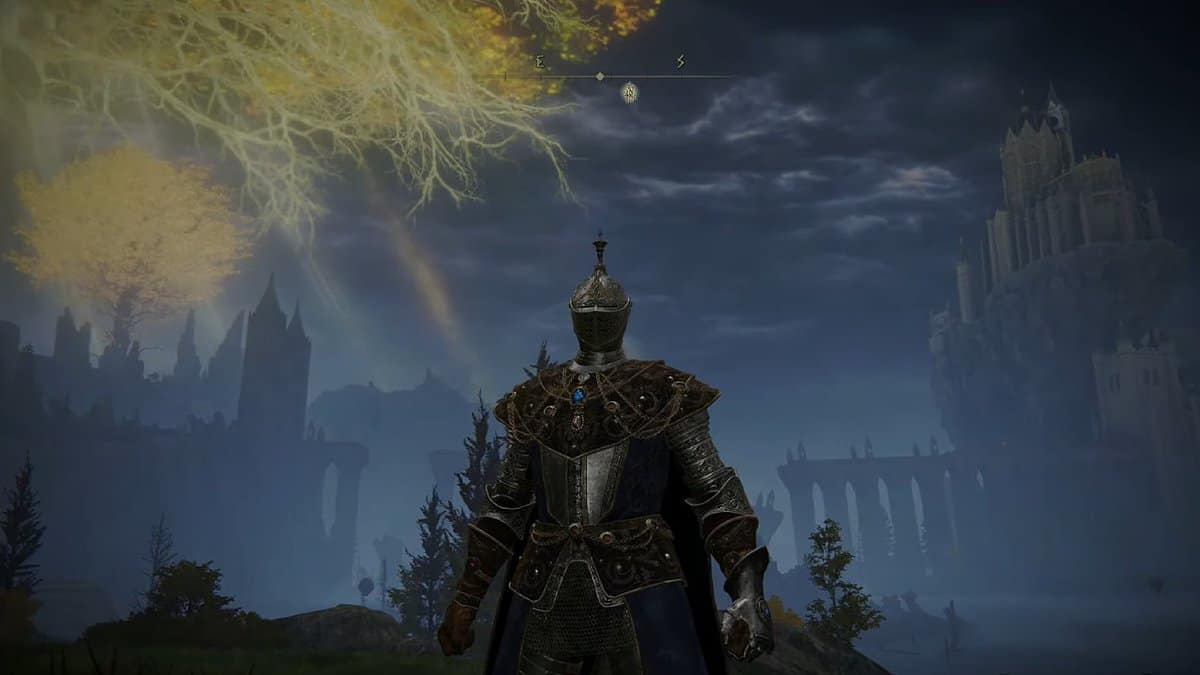Click the diamond center marker on the compass

[x=600, y=76]
